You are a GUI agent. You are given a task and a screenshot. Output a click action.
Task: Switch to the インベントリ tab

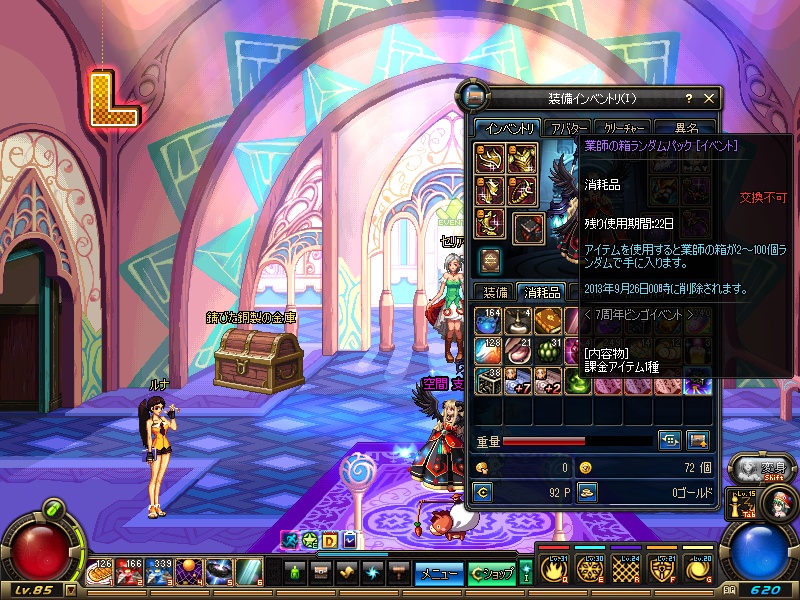coord(507,128)
